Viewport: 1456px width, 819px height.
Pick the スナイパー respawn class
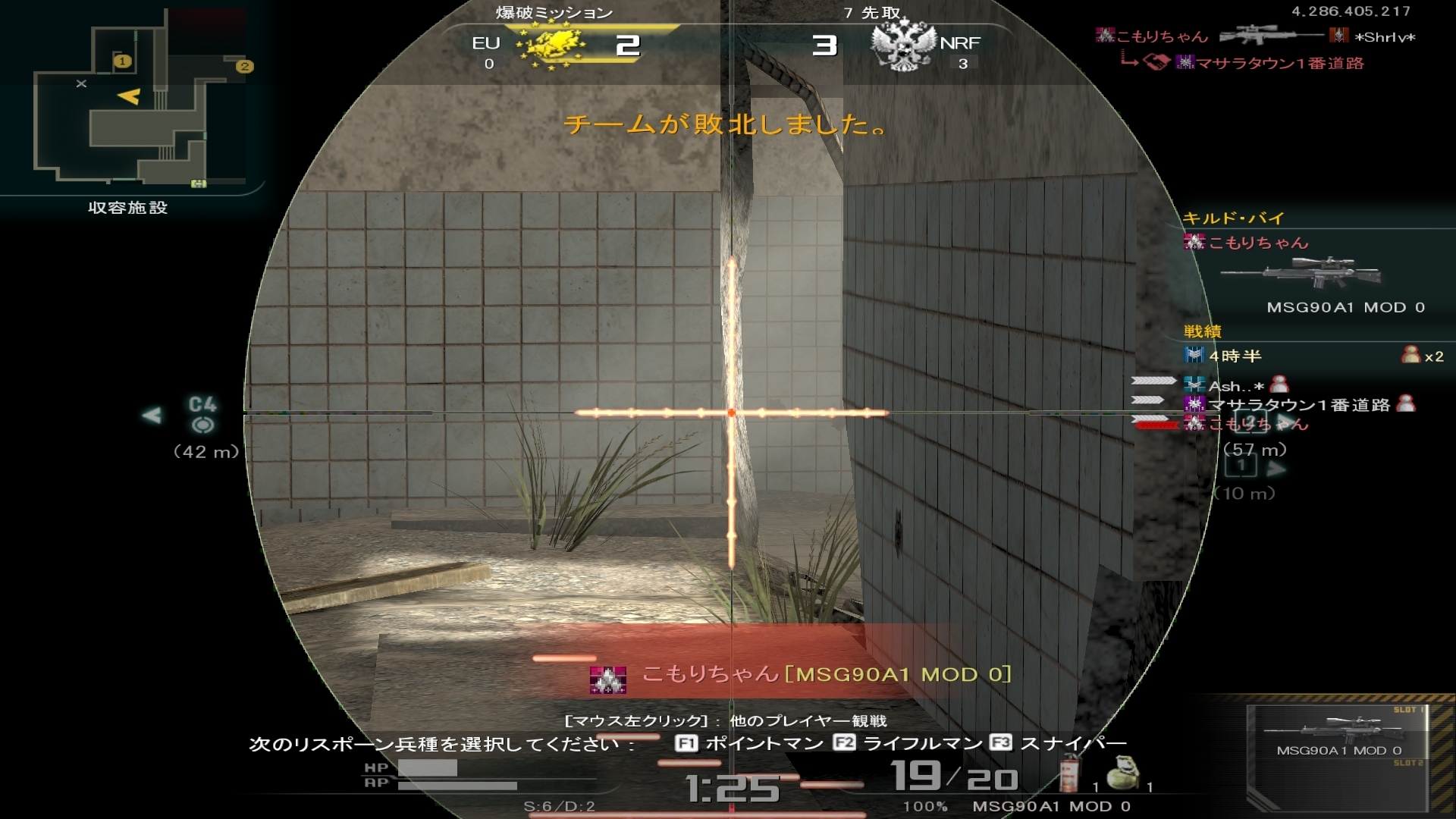click(x=1058, y=743)
